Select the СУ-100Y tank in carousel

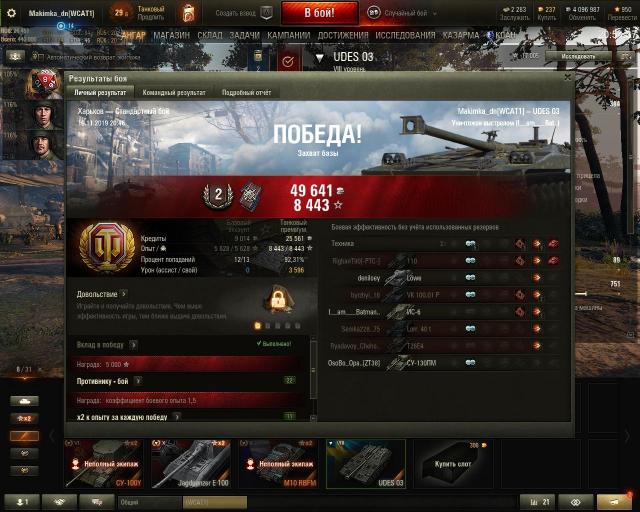[x=105, y=464]
